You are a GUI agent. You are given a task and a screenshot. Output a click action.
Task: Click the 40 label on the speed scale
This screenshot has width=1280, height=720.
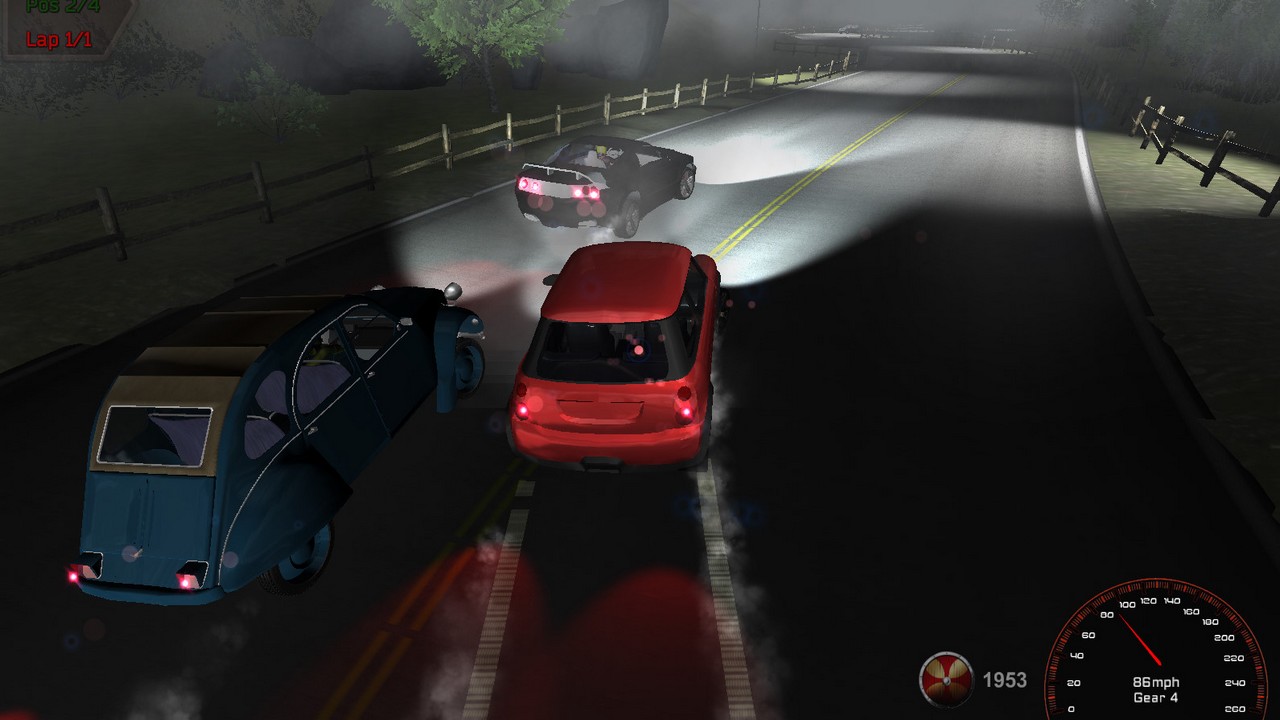[1077, 655]
